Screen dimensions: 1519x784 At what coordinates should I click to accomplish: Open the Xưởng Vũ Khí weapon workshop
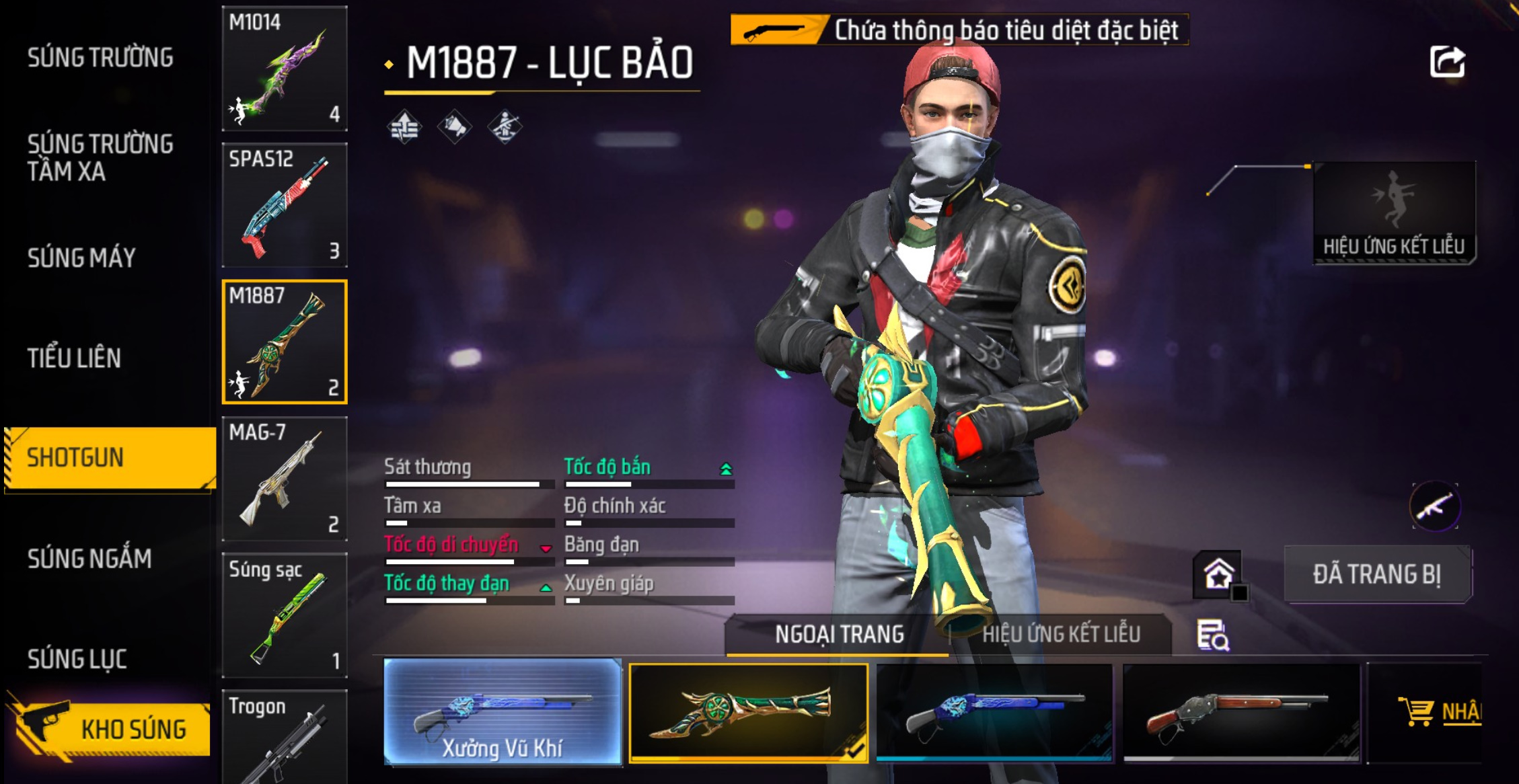pyautogui.click(x=503, y=711)
